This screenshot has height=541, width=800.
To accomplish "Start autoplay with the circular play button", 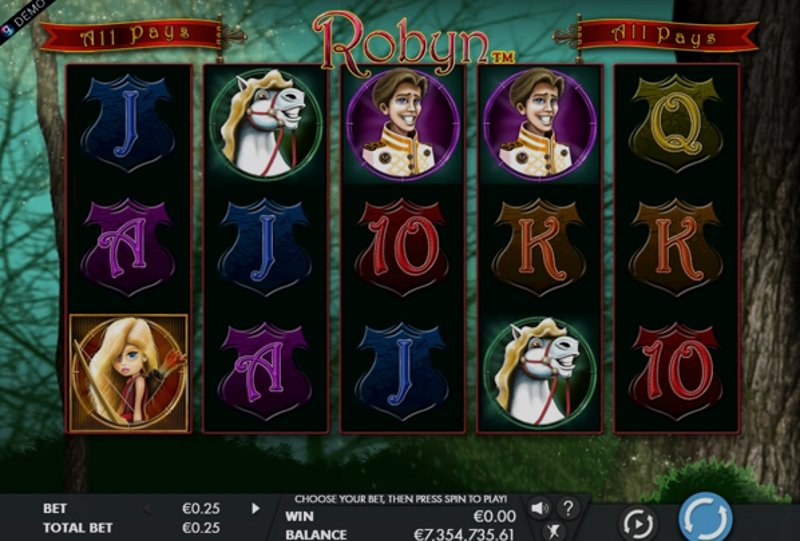I will (x=637, y=523).
